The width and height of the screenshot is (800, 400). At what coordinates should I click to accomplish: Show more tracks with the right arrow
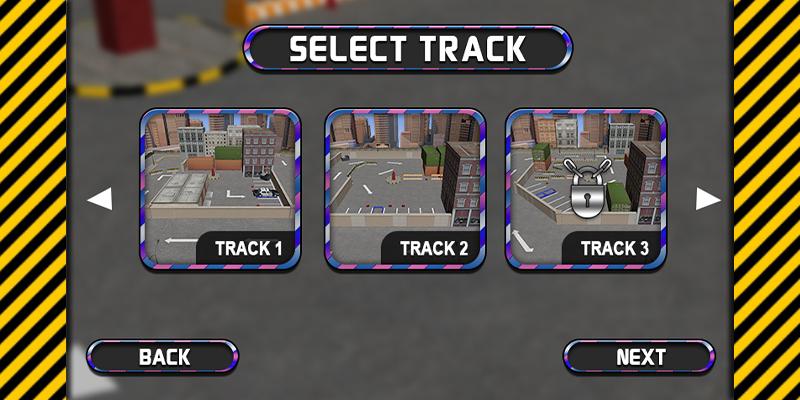coord(708,199)
